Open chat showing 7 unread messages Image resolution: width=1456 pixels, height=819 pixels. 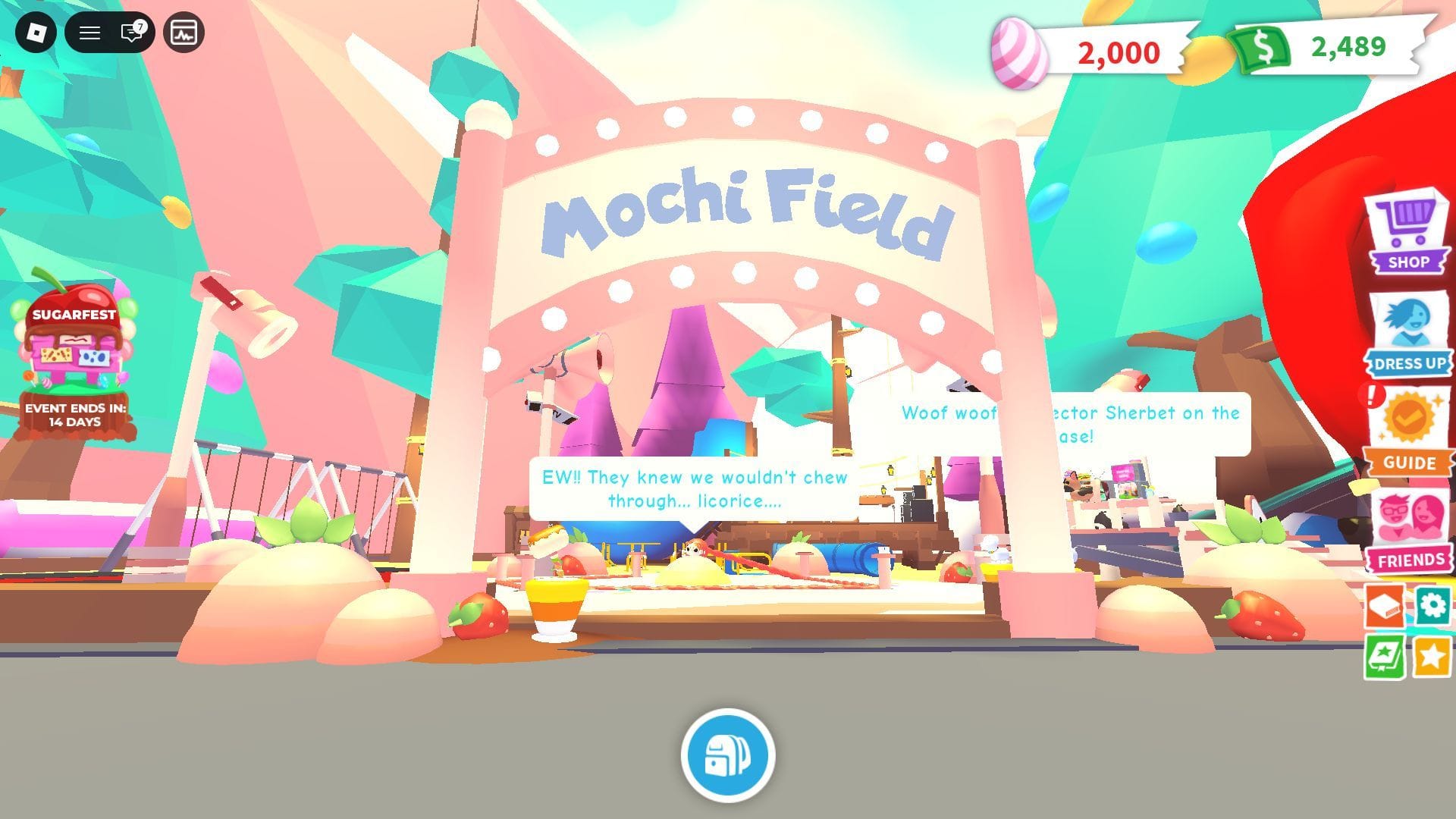[x=129, y=33]
